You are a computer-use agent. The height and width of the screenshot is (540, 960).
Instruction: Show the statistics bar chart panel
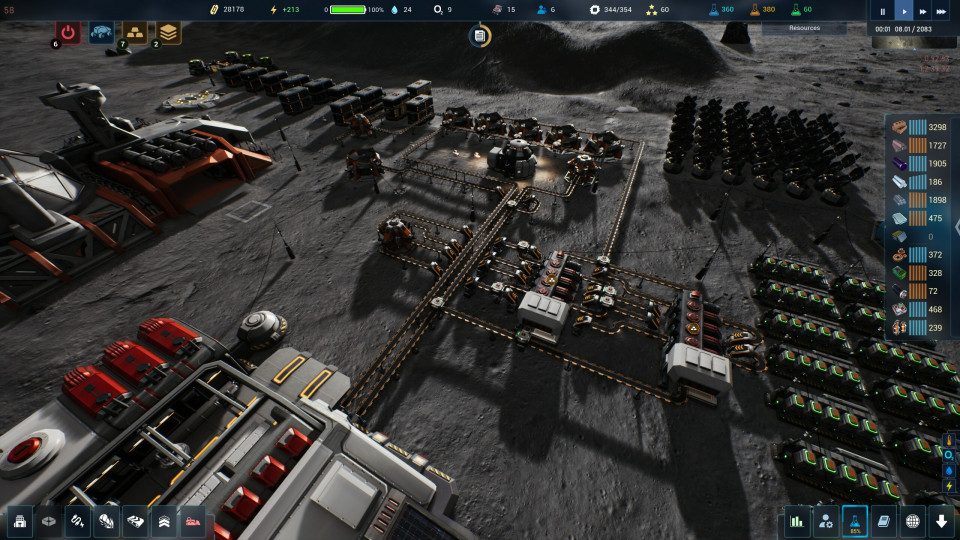pos(797,521)
